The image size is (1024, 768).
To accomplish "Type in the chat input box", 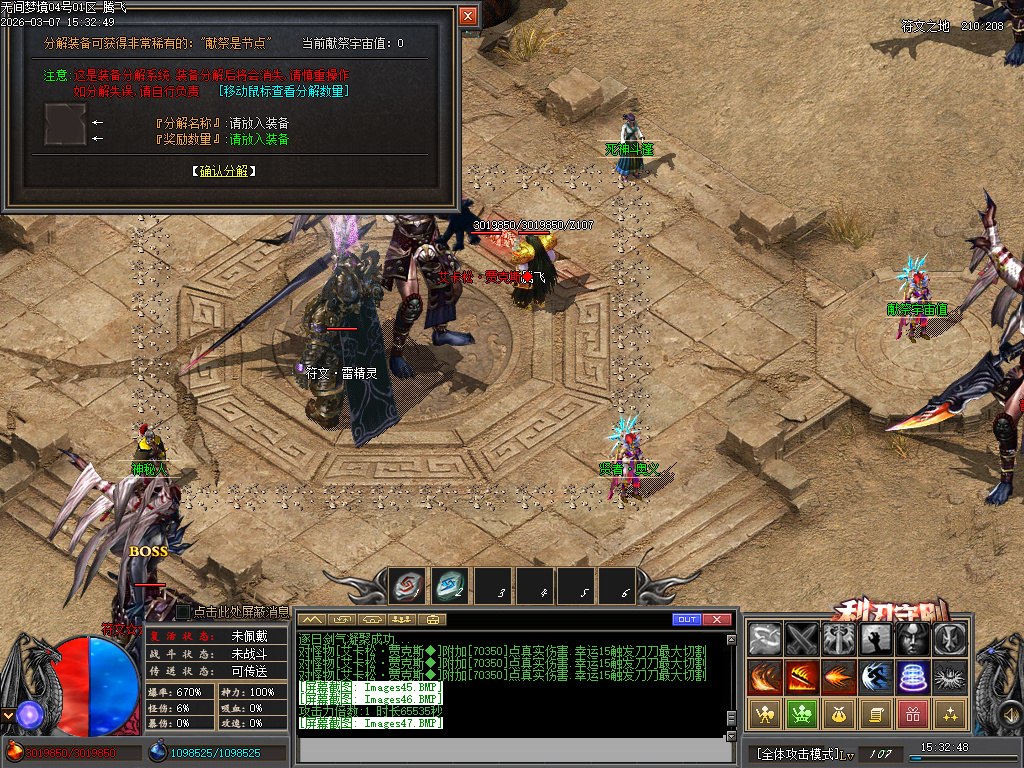I will pyautogui.click(x=510, y=748).
